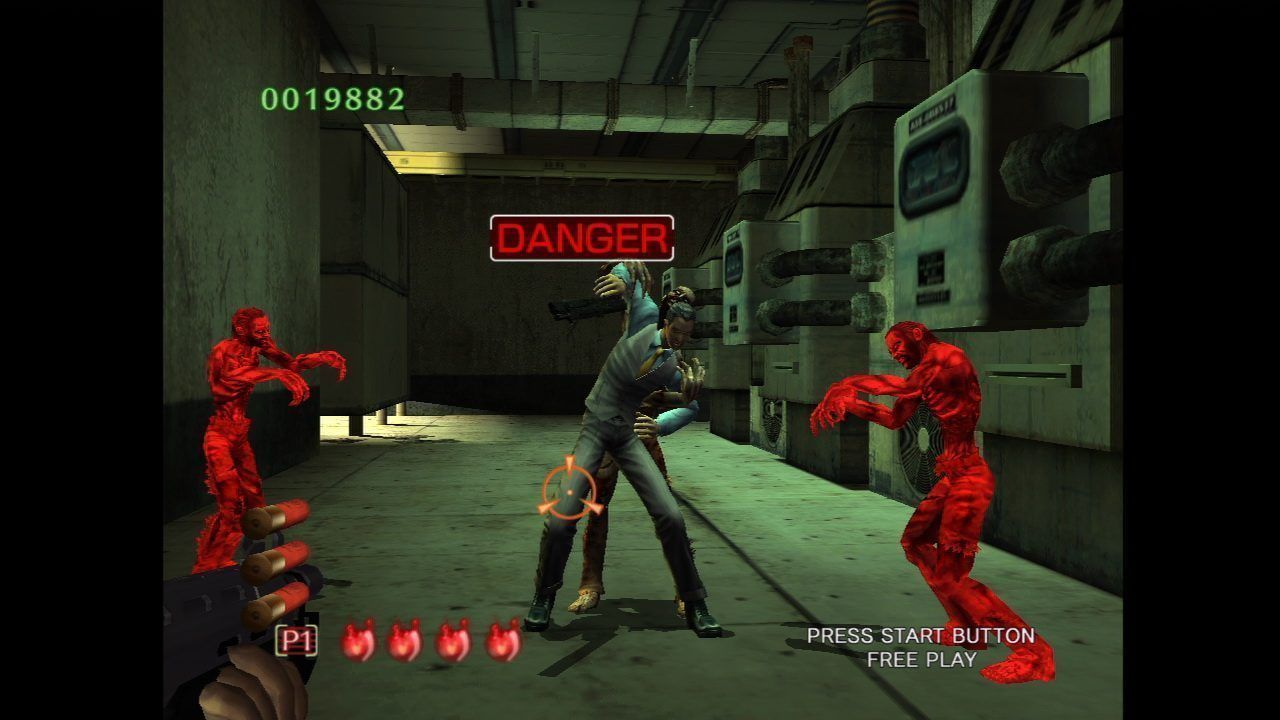Viewport: 1280px width, 720px height.
Task: Select the red DANGER warning sign
Action: point(582,239)
